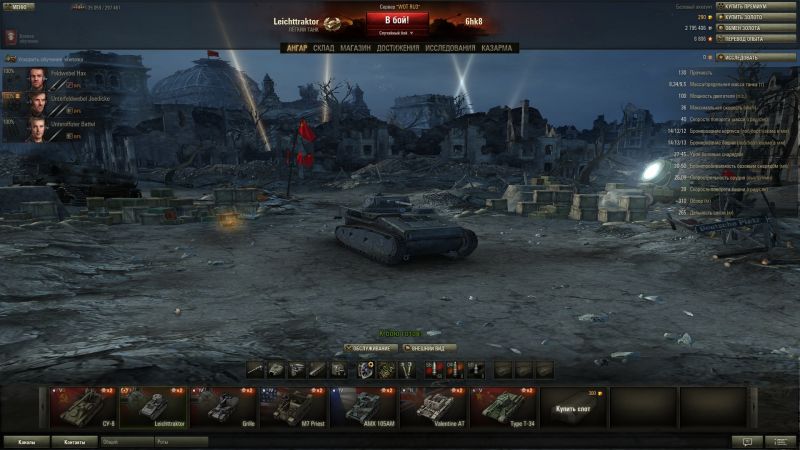Select the Ангар tab
Screen dimensions: 800x450
pyautogui.click(x=296, y=48)
